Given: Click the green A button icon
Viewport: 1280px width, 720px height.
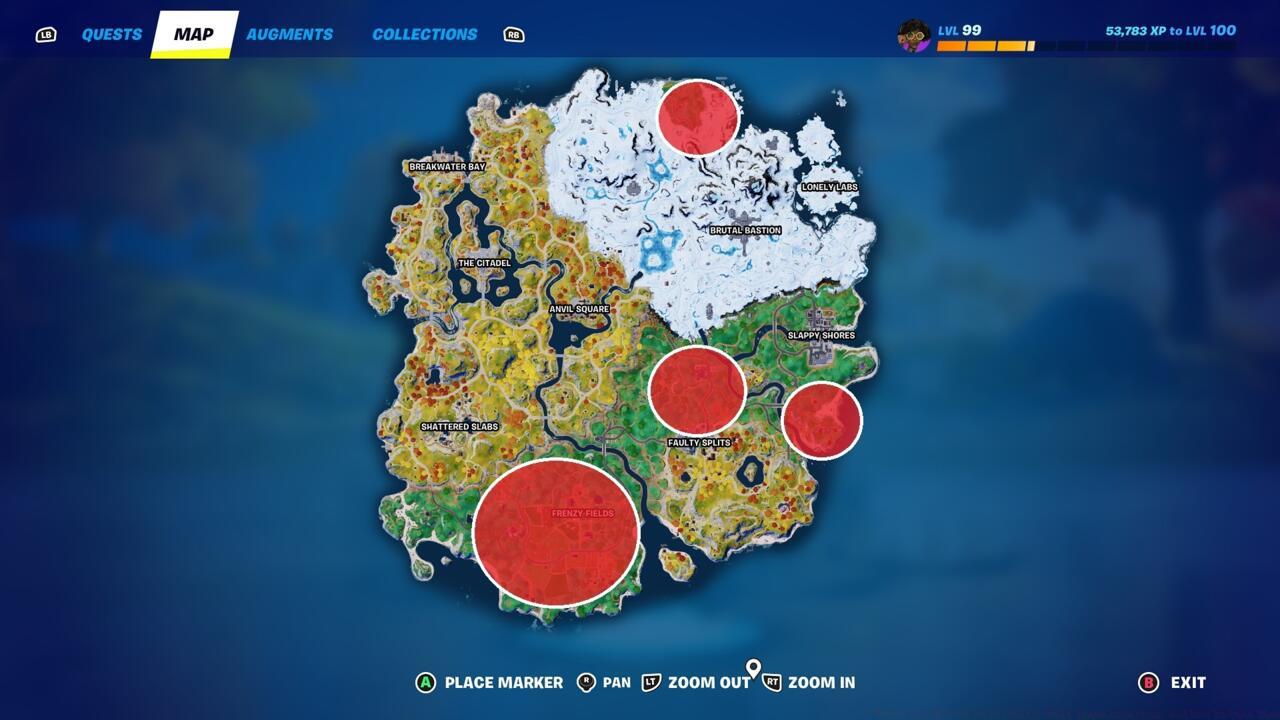Looking at the screenshot, I should tap(424, 683).
